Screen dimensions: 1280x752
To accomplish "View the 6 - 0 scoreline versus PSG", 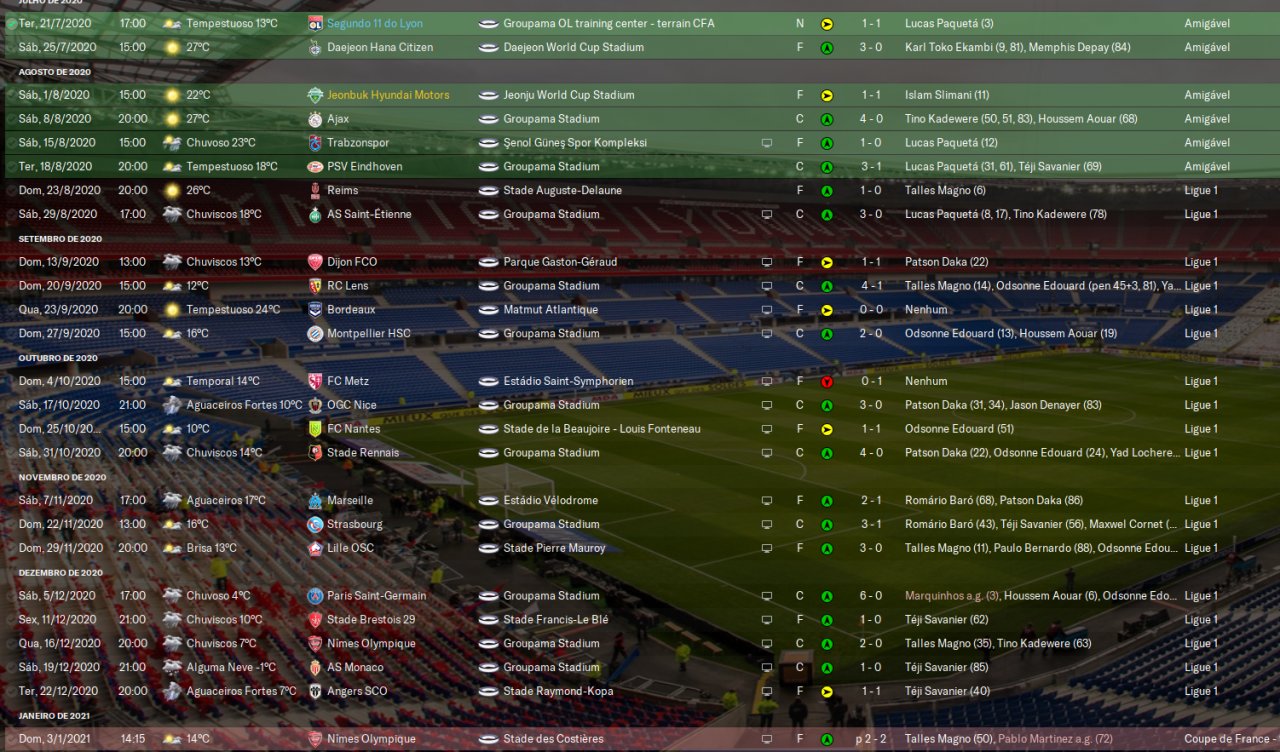I will (x=872, y=596).
